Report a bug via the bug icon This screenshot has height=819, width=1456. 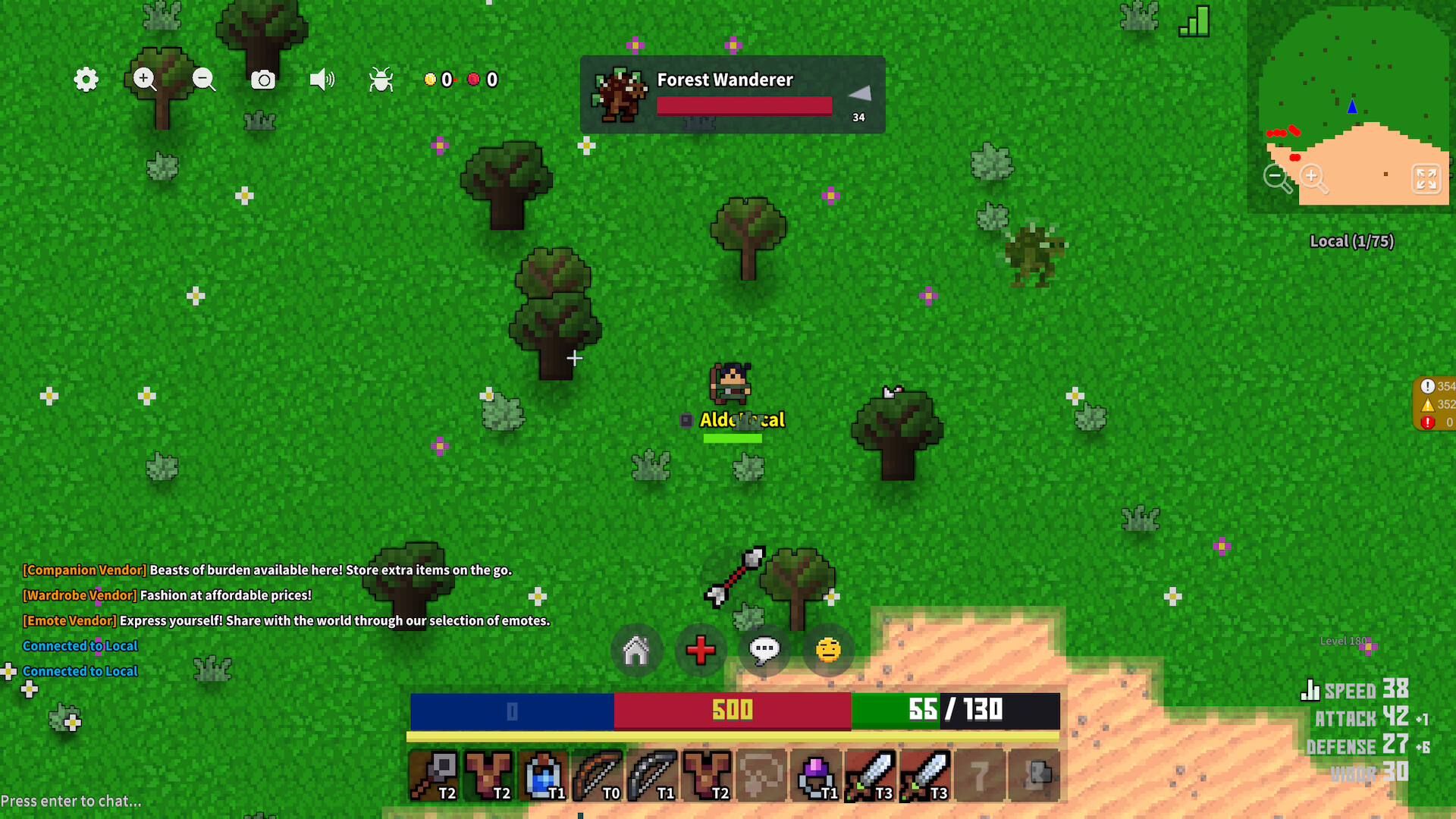coord(381,79)
